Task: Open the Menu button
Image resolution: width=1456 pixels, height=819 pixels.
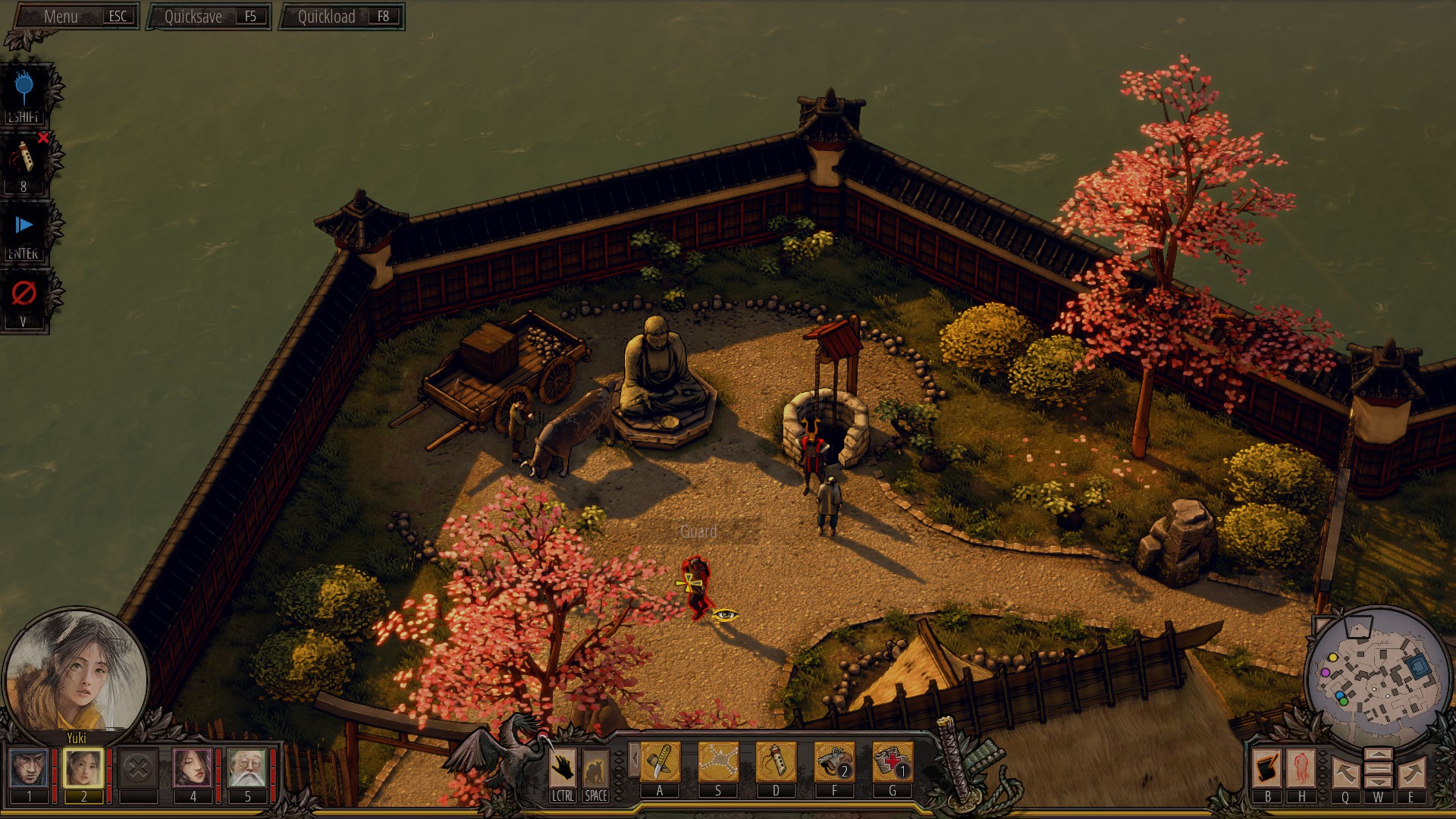Action: (x=76, y=17)
